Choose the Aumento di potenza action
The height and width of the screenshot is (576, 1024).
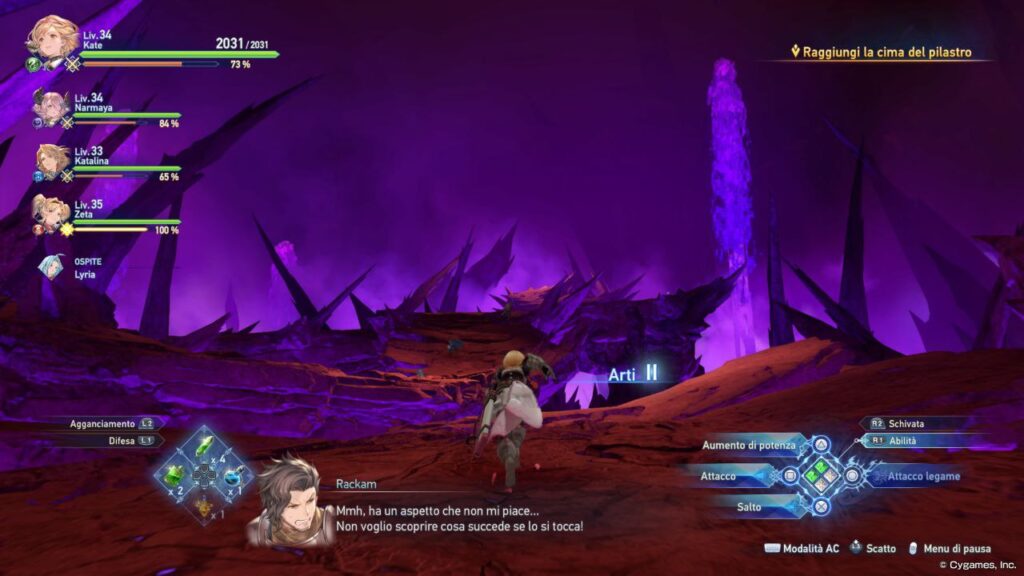[x=750, y=444]
